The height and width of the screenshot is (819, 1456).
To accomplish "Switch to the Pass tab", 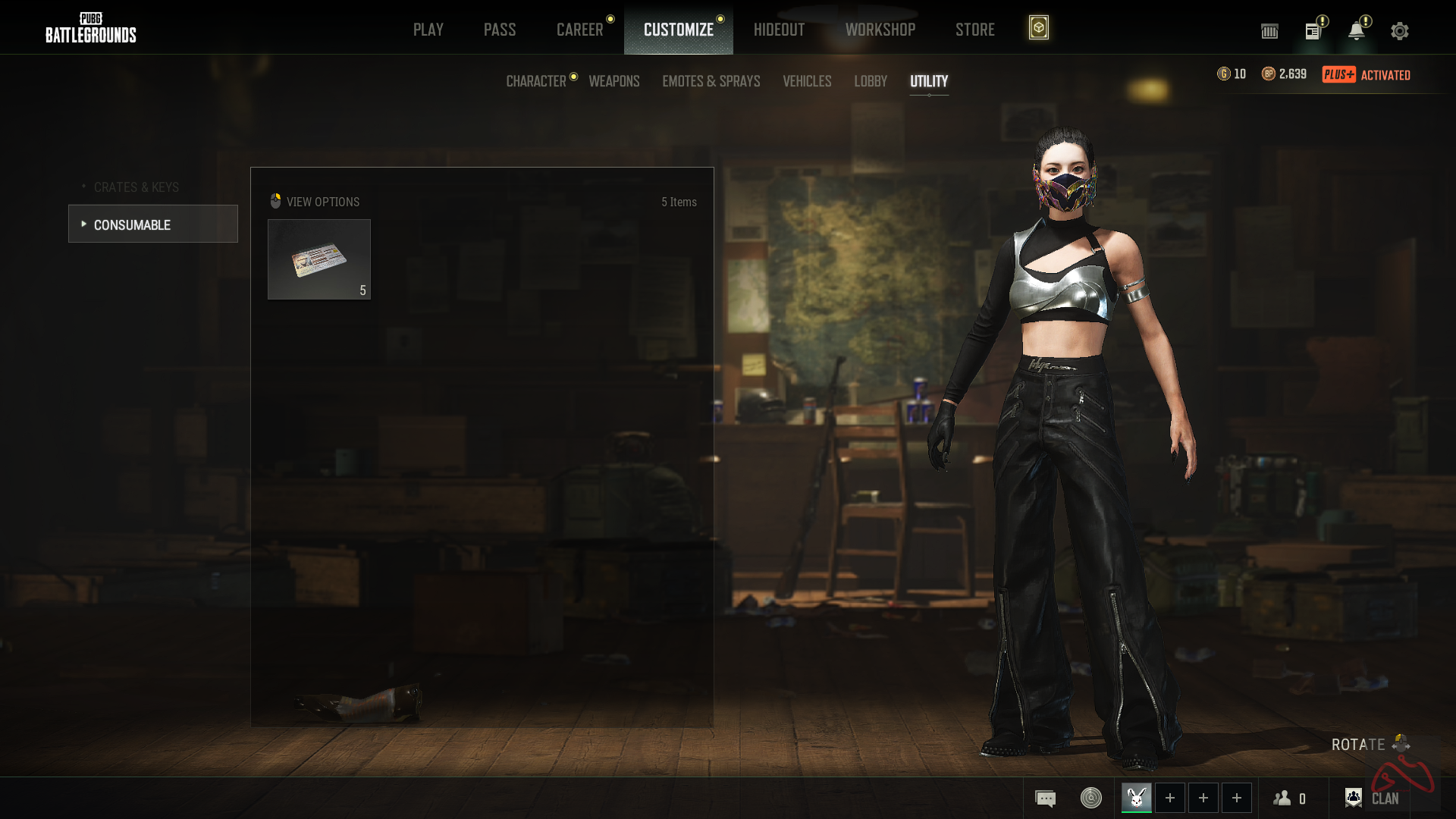I will (x=499, y=30).
